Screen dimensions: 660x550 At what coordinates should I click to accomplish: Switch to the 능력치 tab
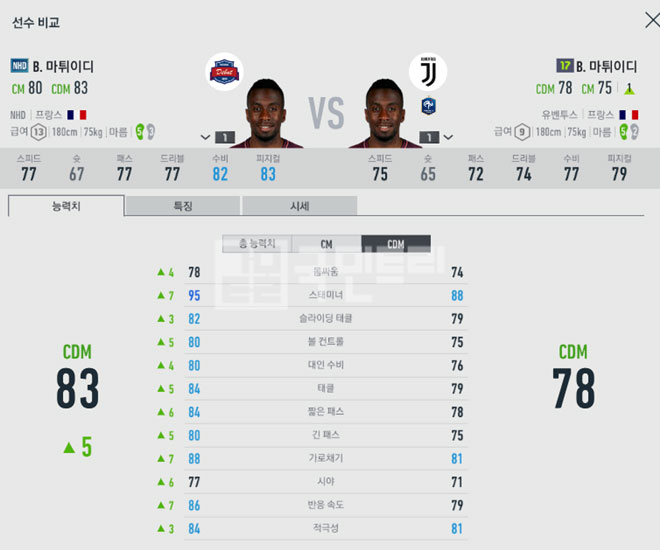coord(67,206)
